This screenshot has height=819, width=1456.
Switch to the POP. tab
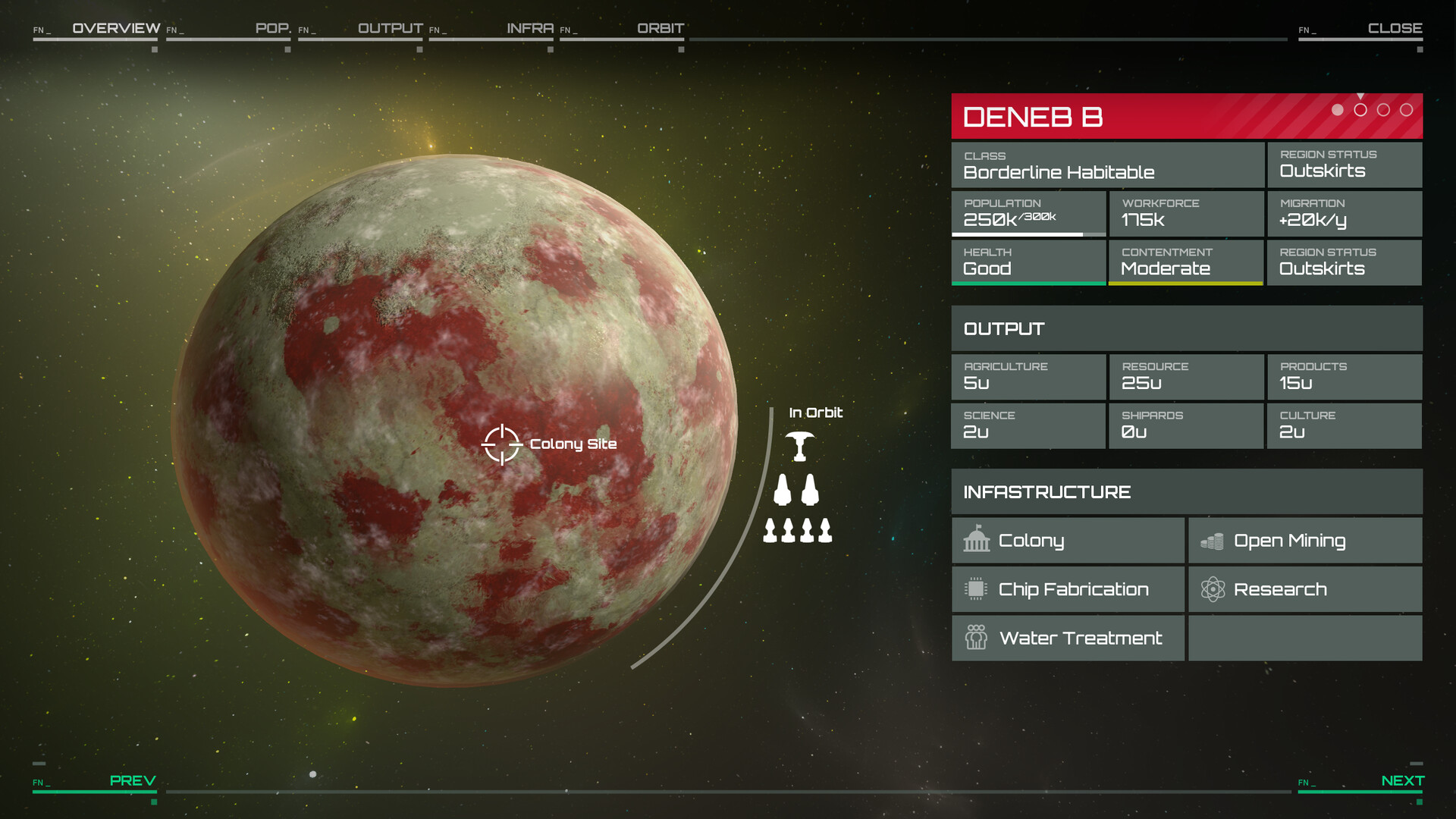[x=273, y=28]
